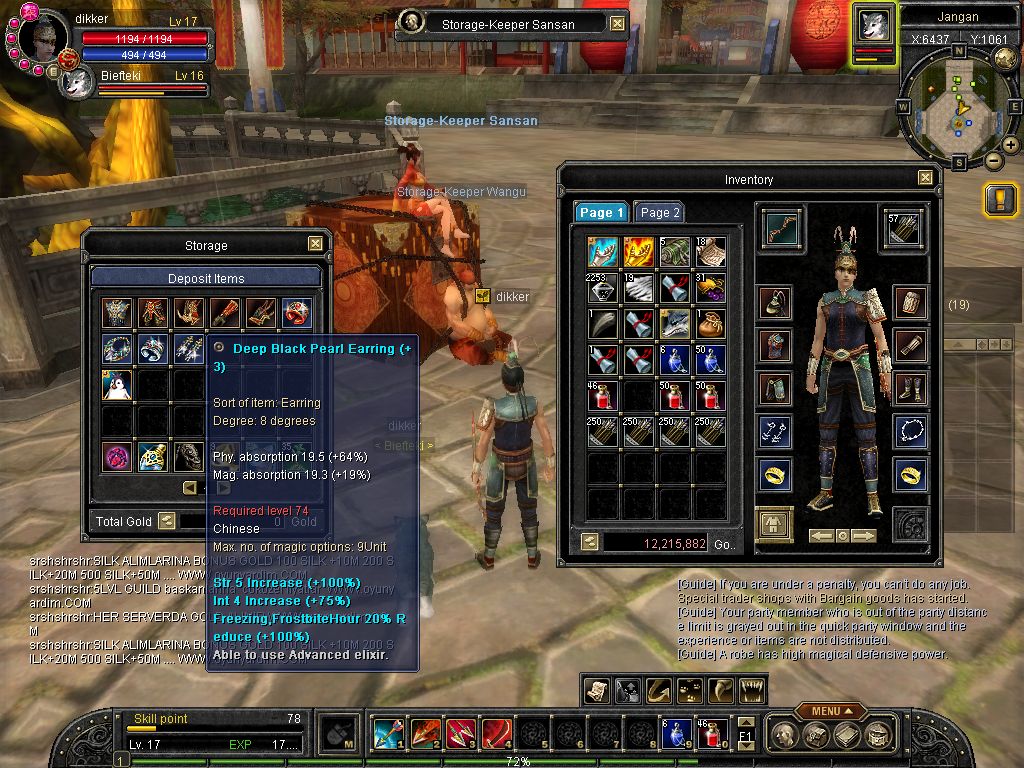Go to previous storage page arrow
Screen dimensions: 1024x768
point(190,488)
